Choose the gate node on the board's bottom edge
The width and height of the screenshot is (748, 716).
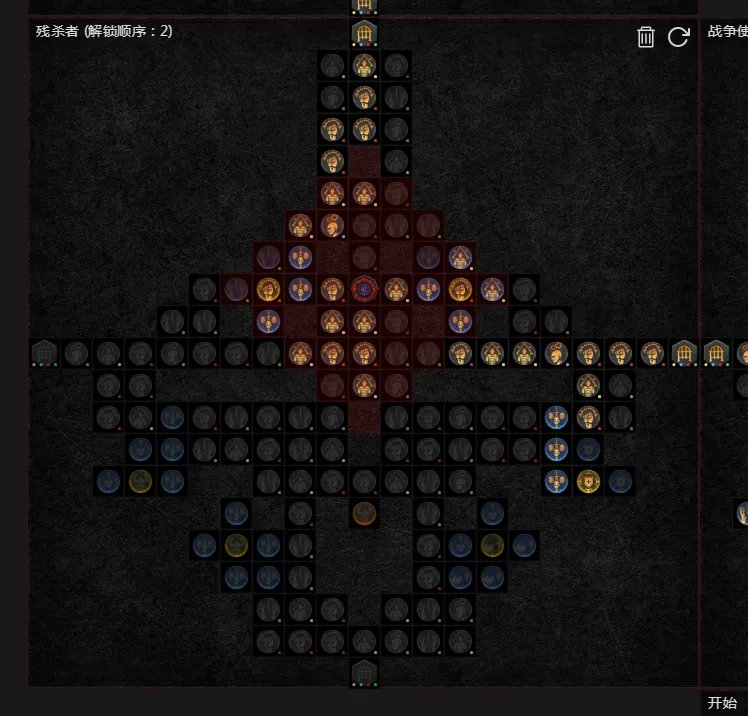364,673
